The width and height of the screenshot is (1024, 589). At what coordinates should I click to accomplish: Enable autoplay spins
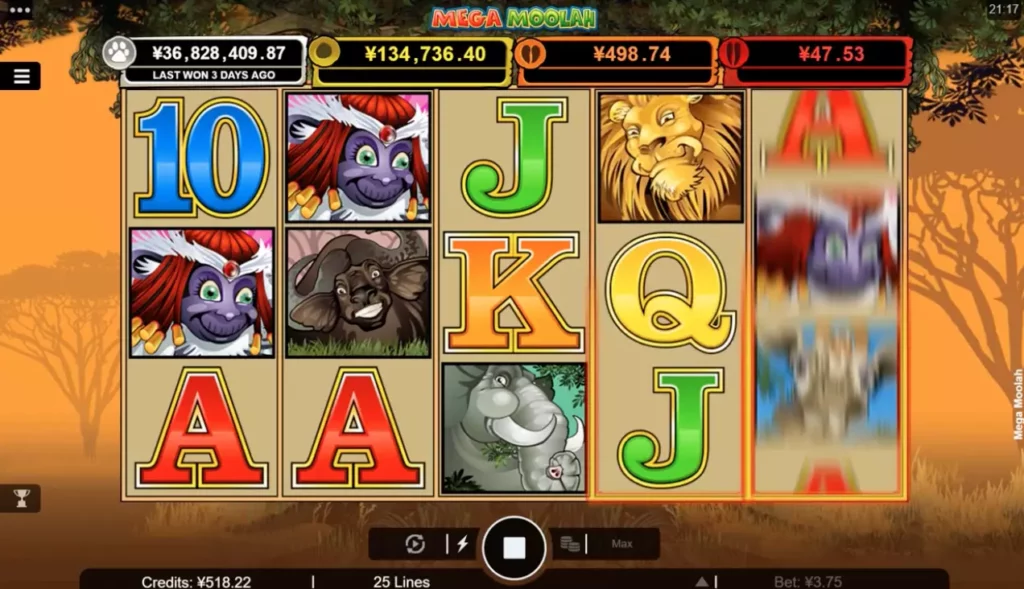click(416, 544)
